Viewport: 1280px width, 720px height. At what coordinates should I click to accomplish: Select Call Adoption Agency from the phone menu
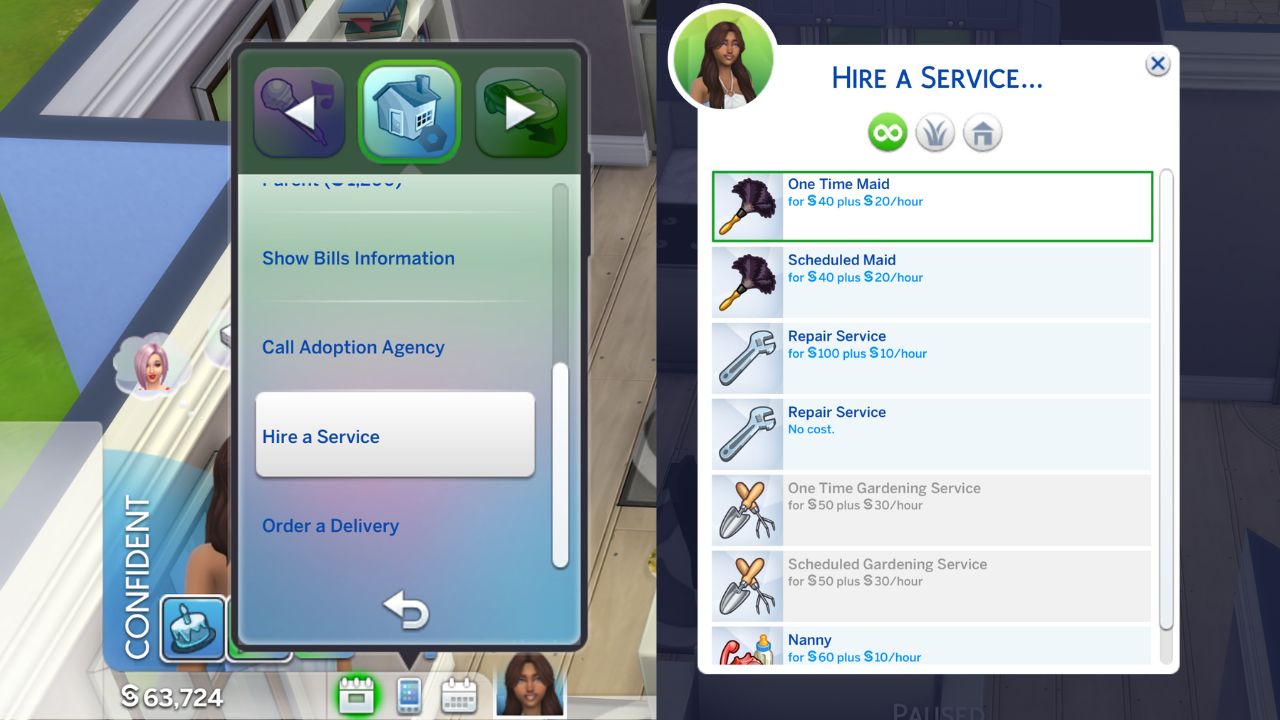point(352,347)
